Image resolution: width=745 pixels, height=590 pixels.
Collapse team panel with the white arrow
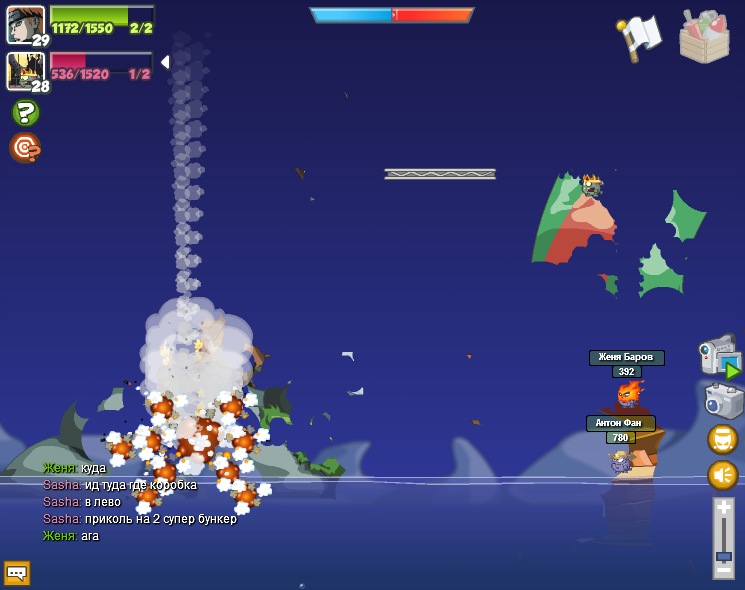click(165, 62)
